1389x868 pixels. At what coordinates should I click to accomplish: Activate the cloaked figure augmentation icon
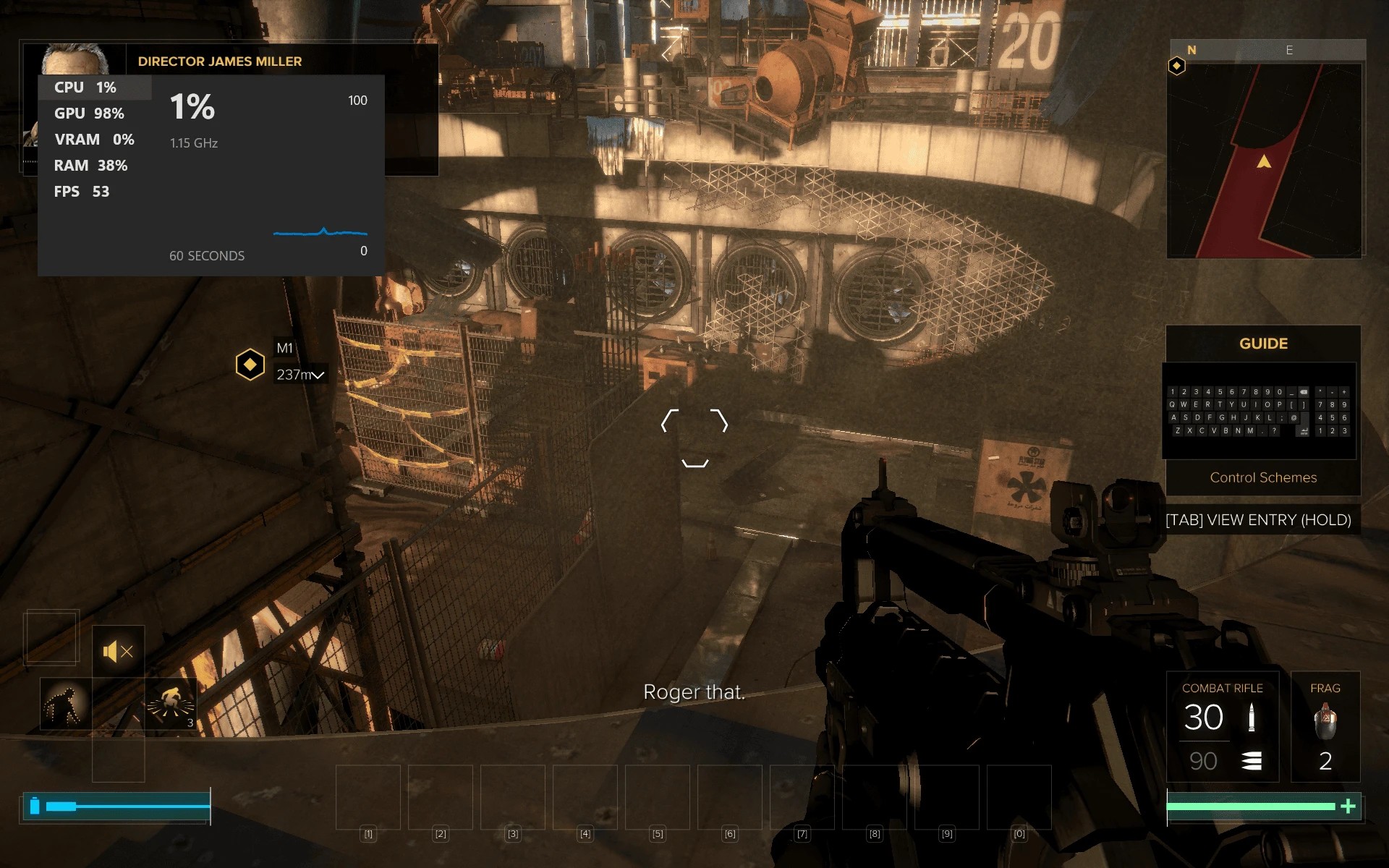(x=65, y=704)
